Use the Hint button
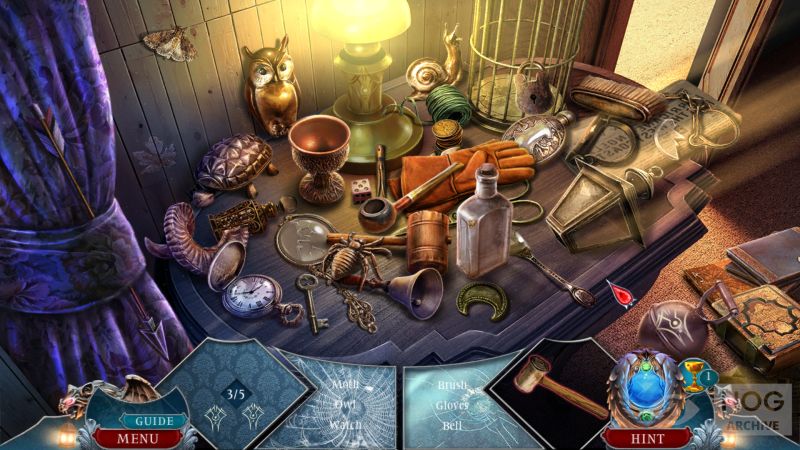Viewport: 800px width, 450px height. coord(647,438)
